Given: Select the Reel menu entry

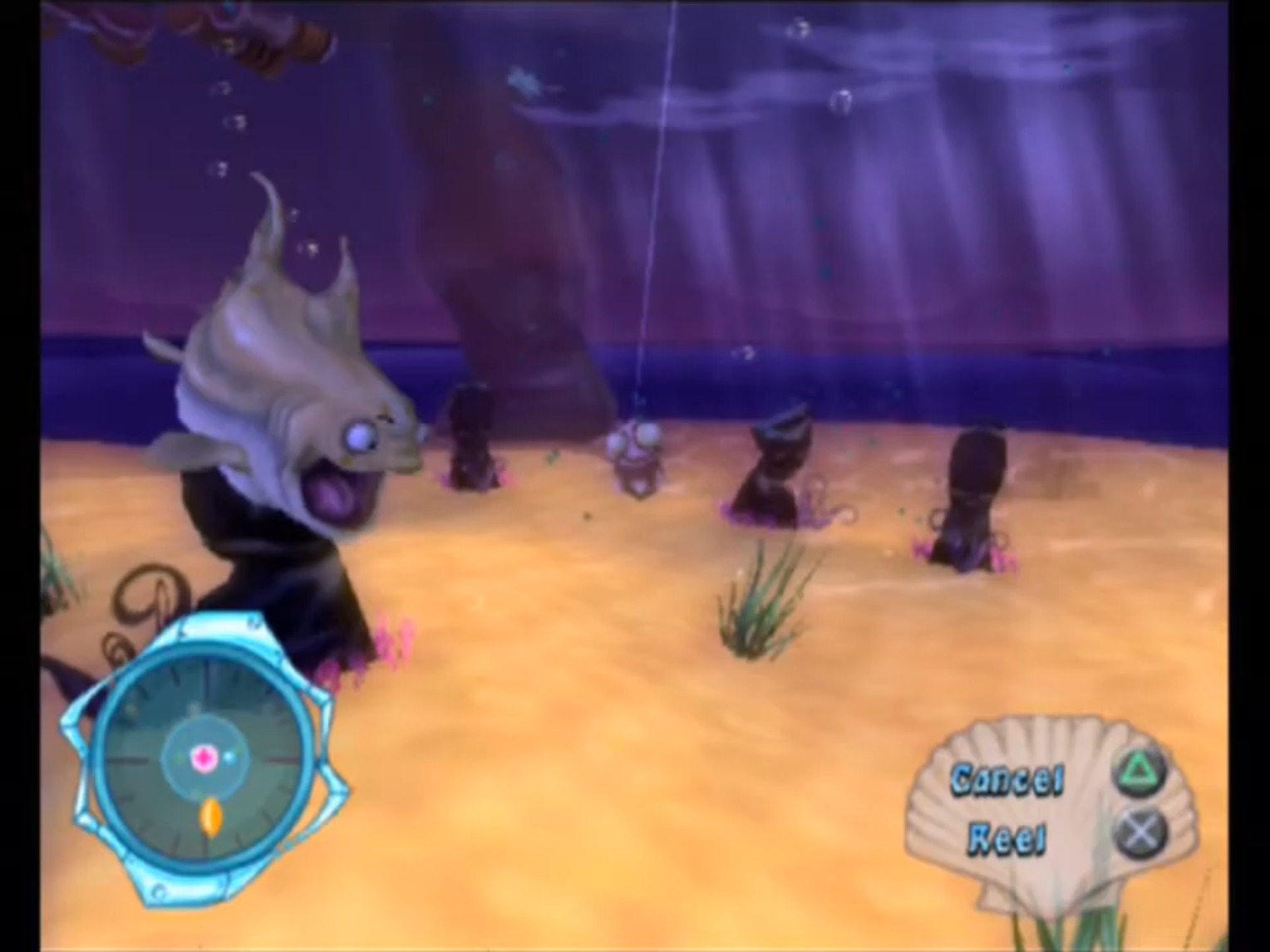Looking at the screenshot, I should pos(1007,837).
